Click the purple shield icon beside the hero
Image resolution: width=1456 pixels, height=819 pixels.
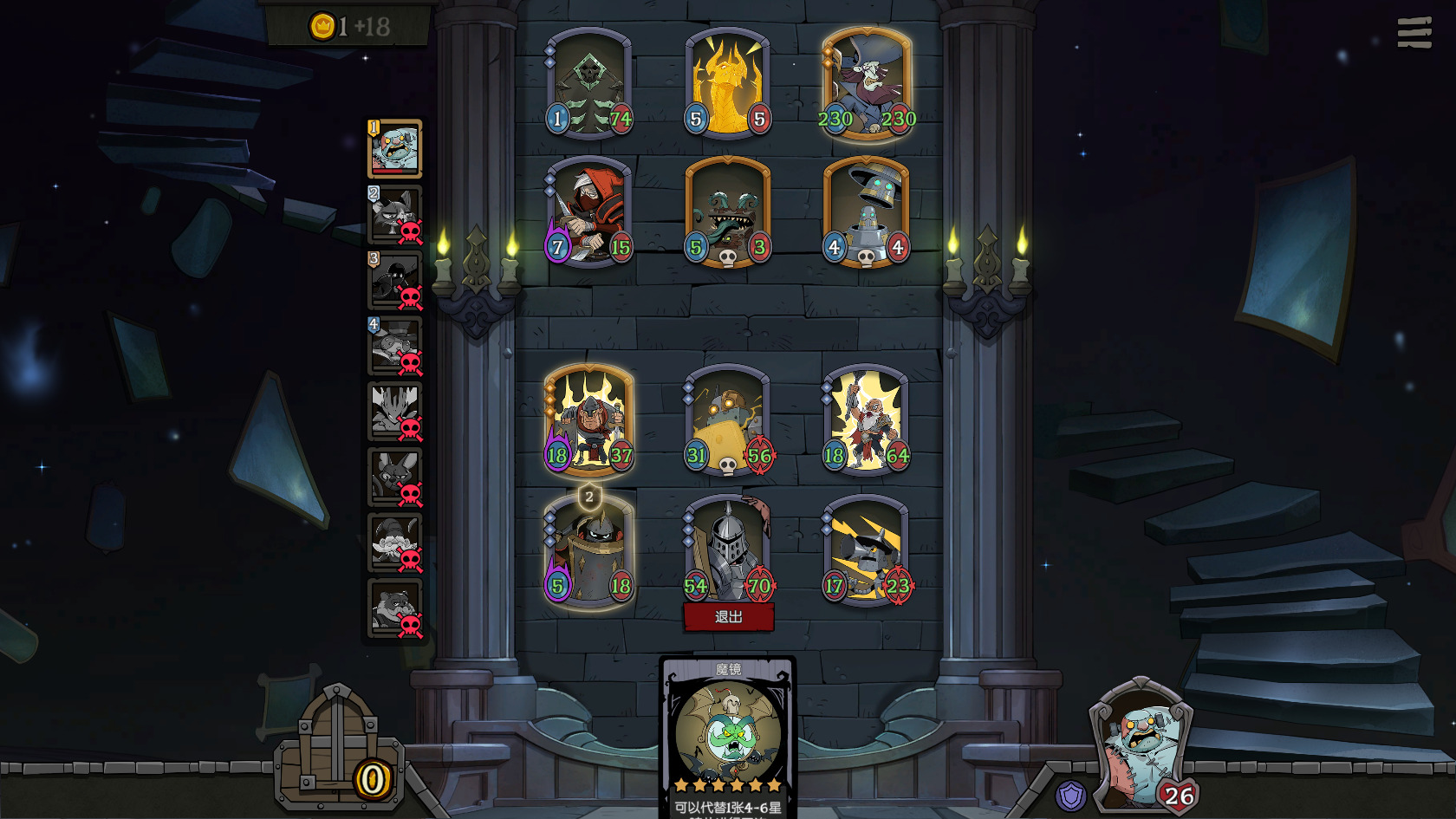(1071, 795)
